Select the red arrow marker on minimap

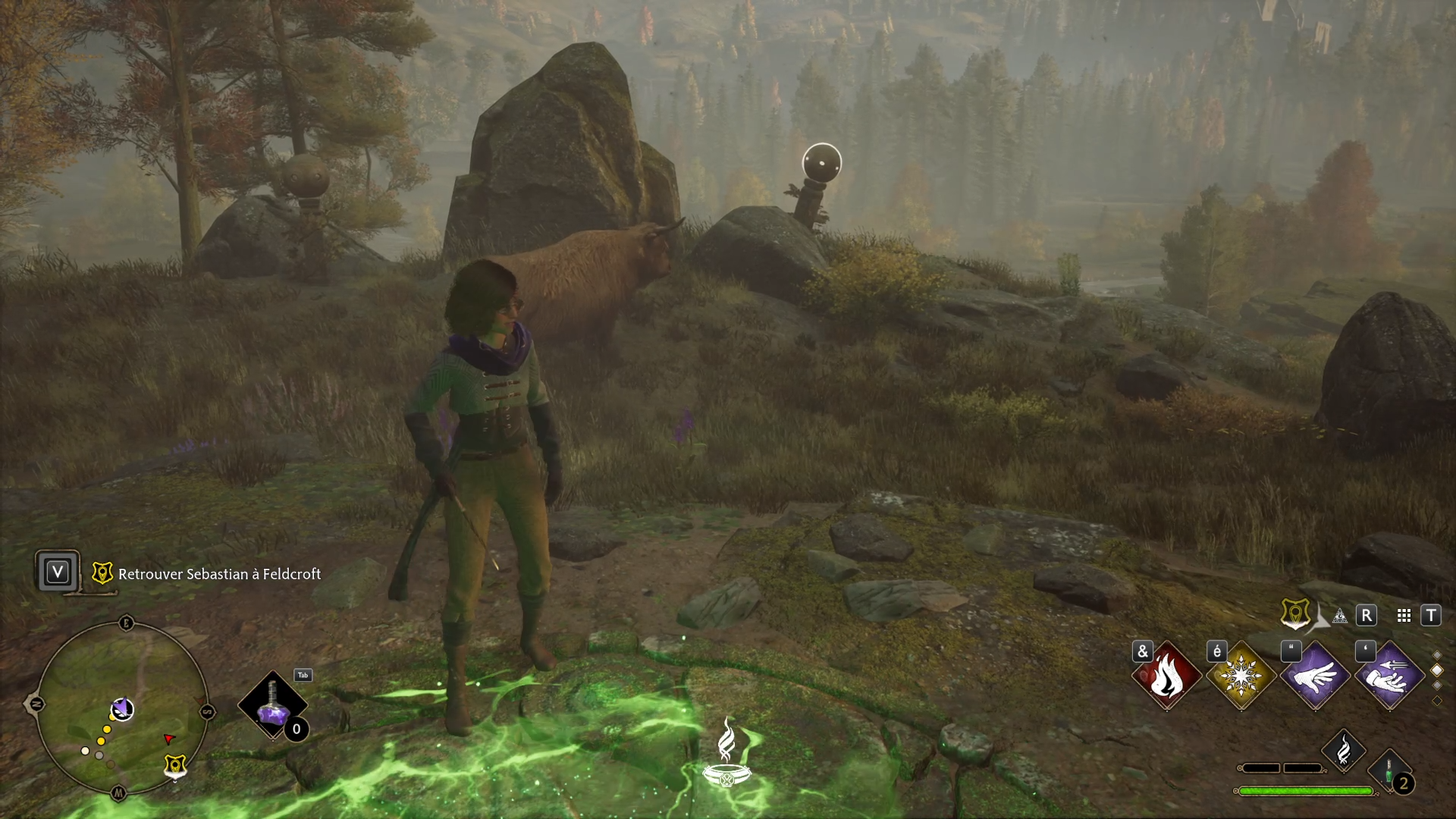coord(169,739)
